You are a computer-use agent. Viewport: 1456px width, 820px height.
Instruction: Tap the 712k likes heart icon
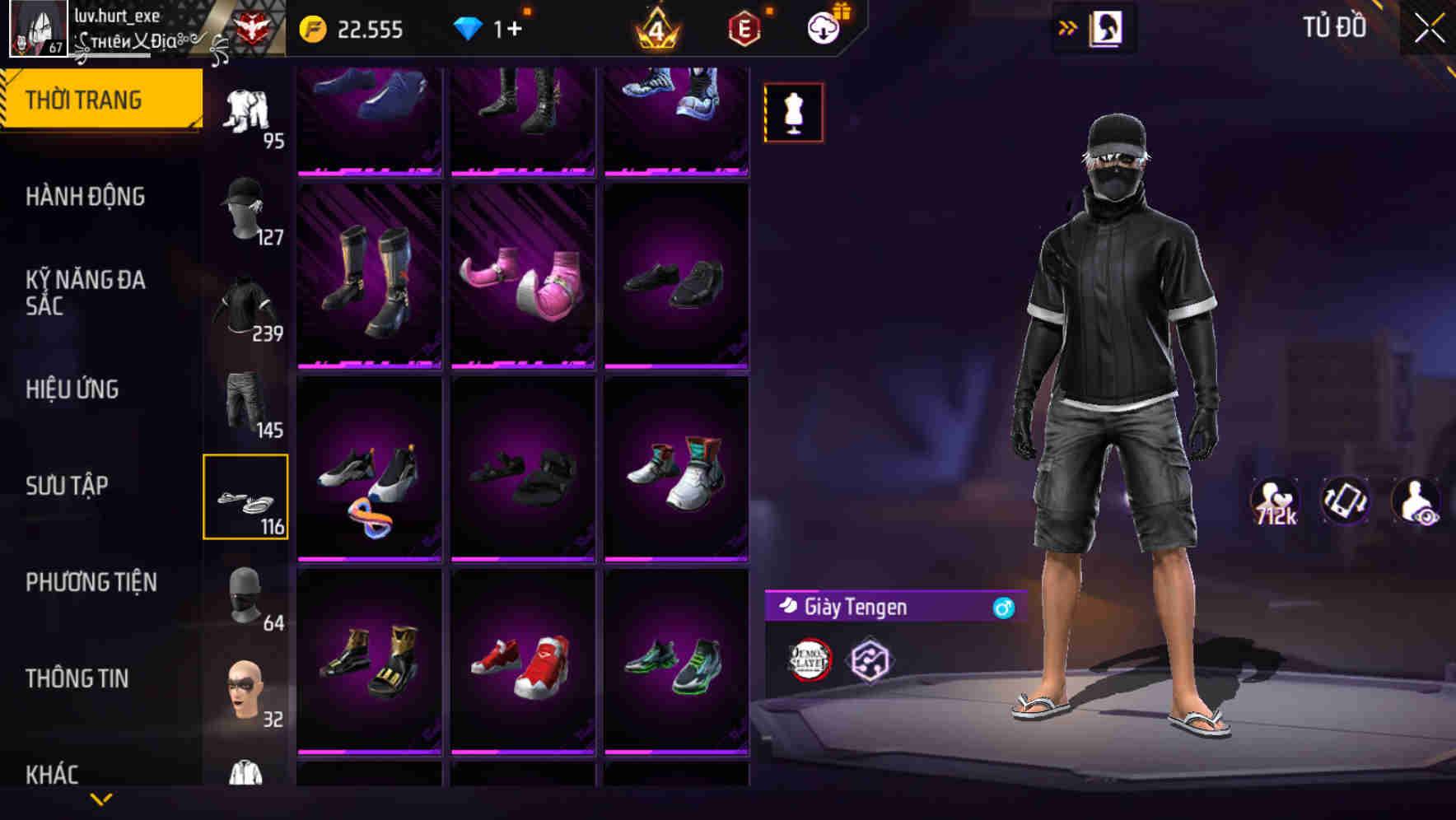tap(1275, 501)
